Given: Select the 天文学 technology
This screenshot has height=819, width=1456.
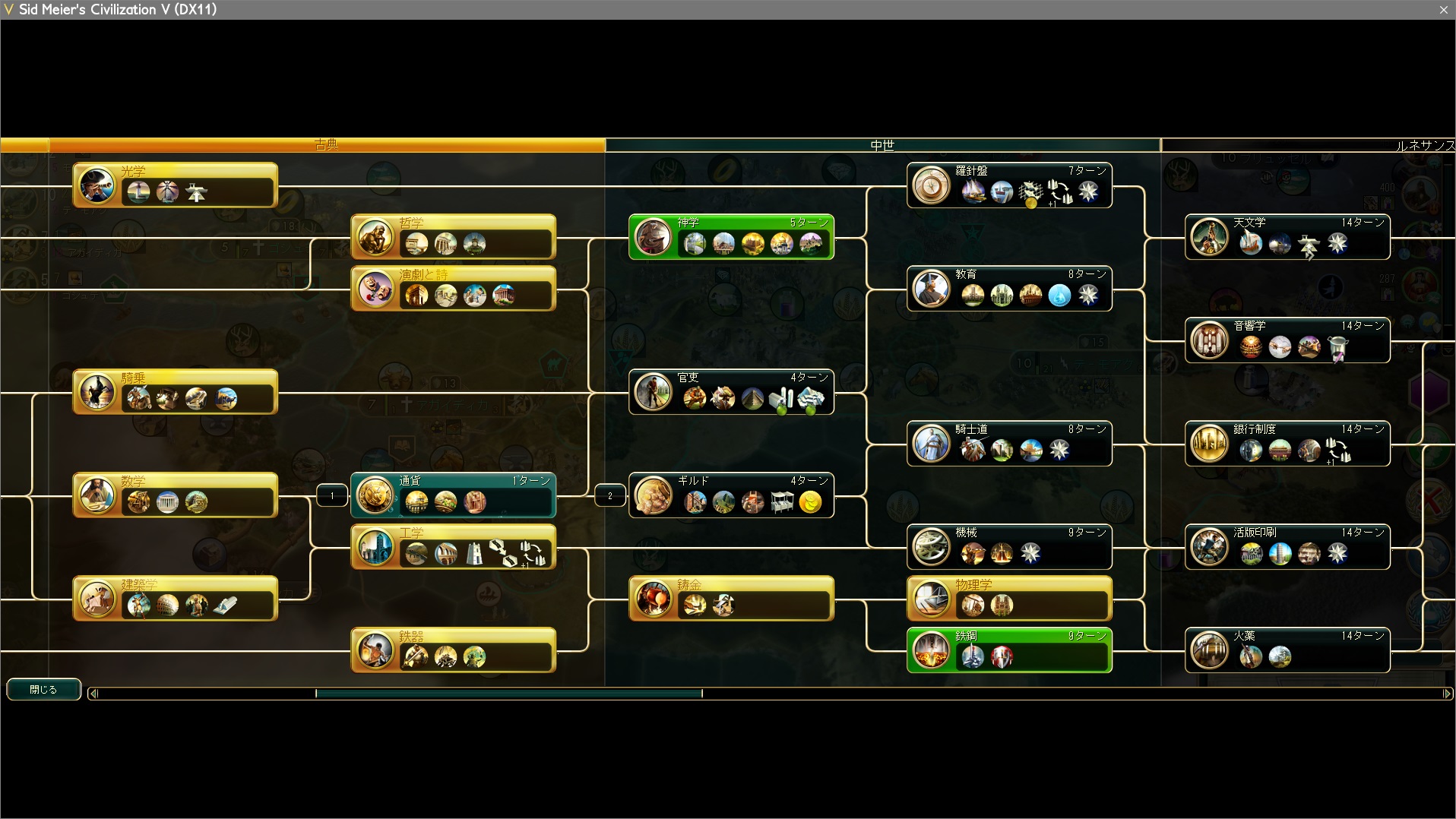Looking at the screenshot, I should click(1287, 237).
